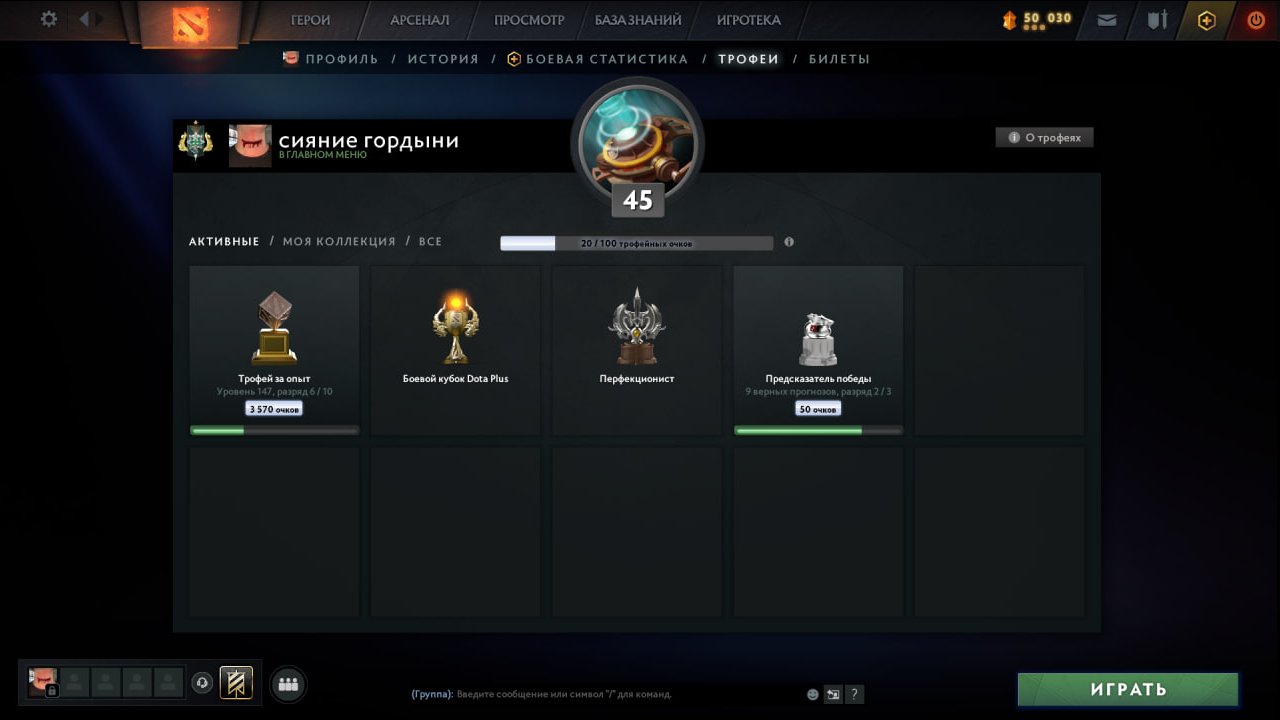This screenshot has height=720, width=1280.
Task: Open the mail notifications icon
Action: pos(1105,19)
